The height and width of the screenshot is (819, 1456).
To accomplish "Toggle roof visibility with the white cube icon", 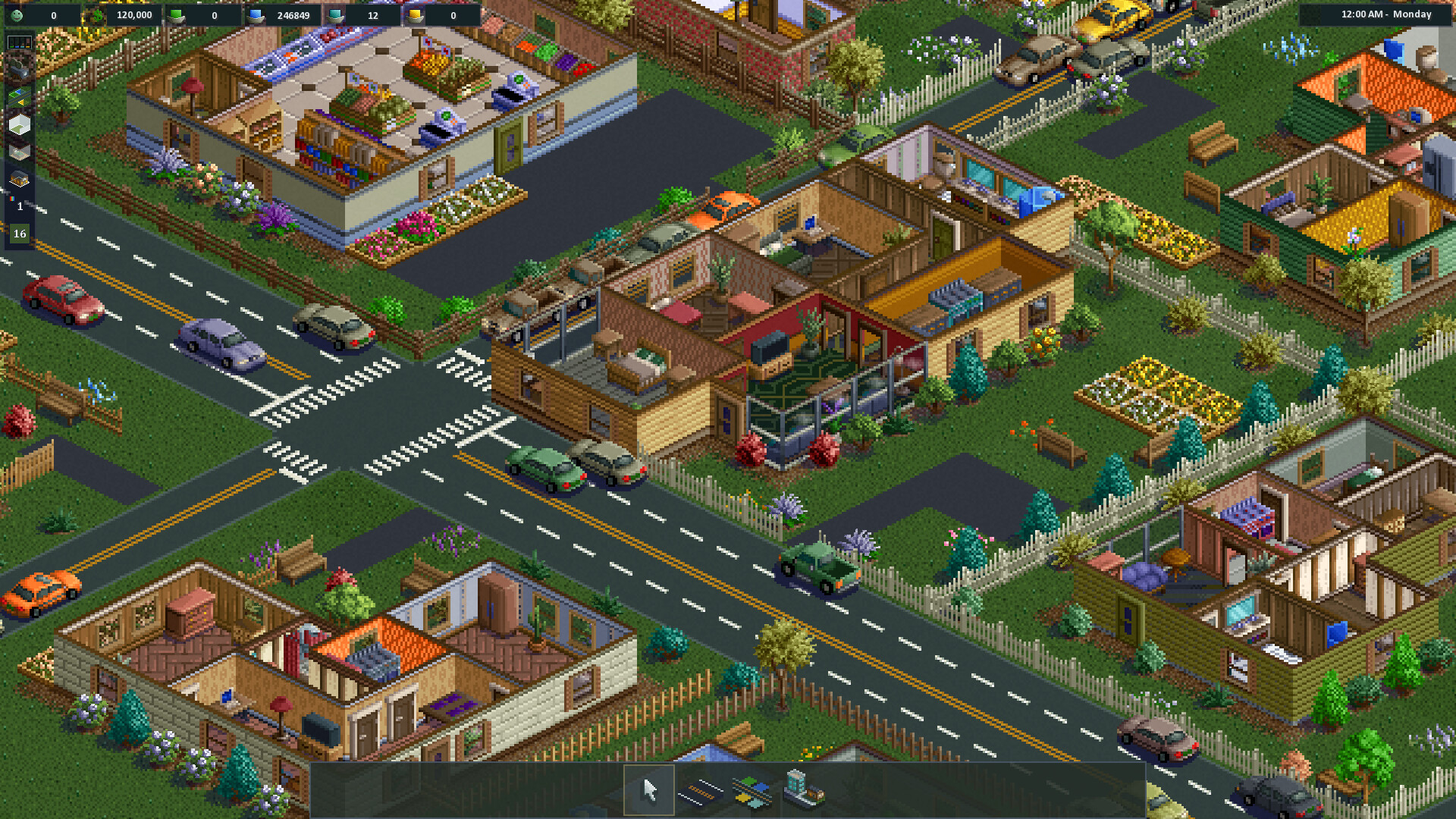I will [19, 124].
